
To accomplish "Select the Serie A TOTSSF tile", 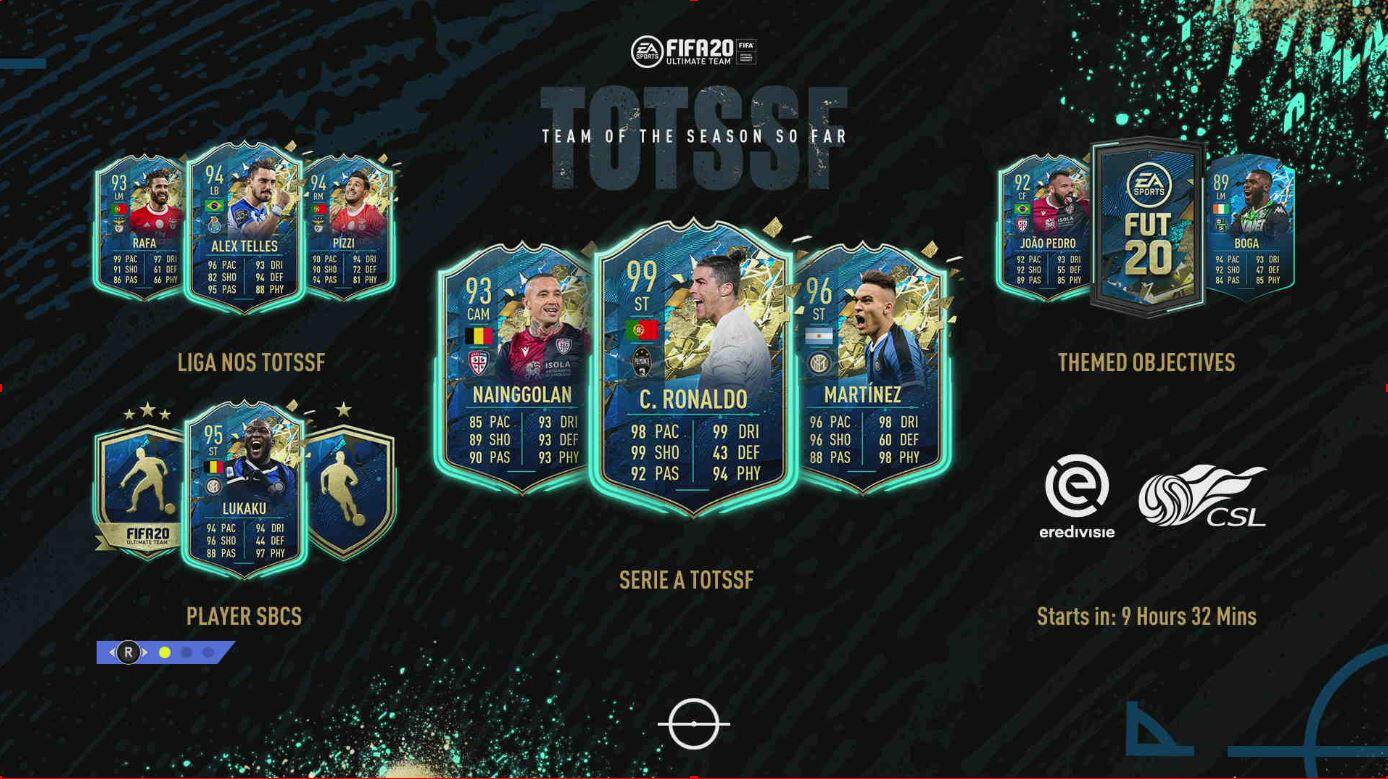I will [x=686, y=580].
